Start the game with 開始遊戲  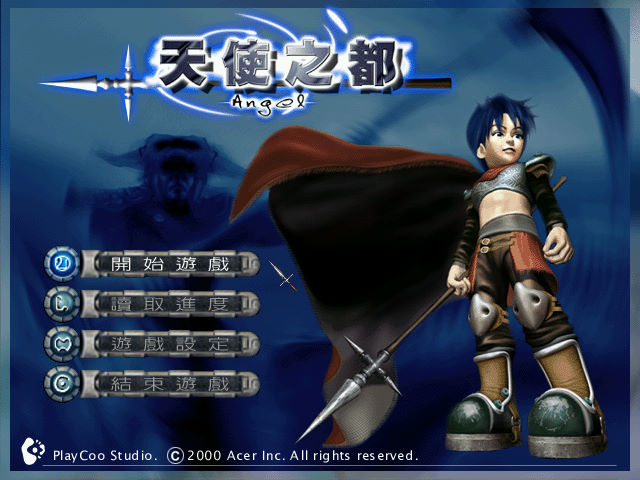[170, 265]
